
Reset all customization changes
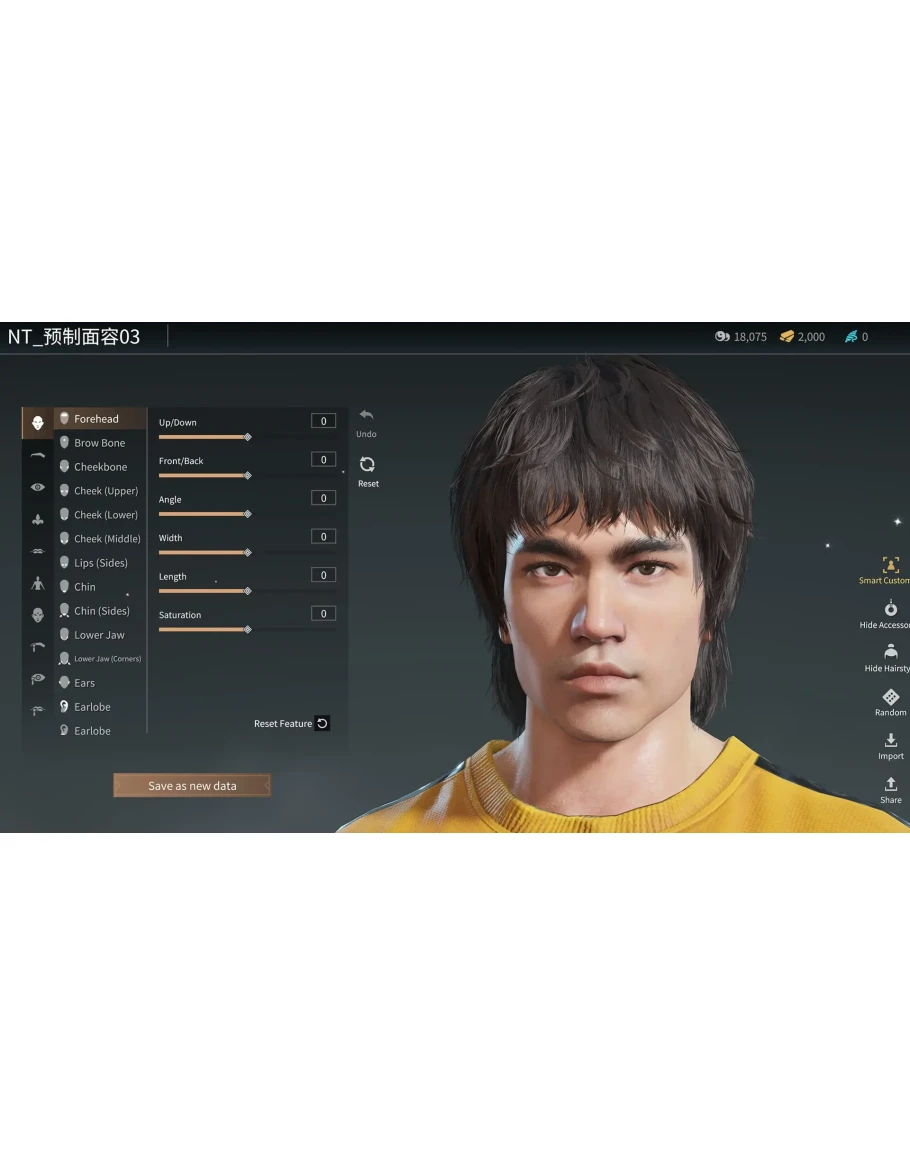click(x=367, y=470)
